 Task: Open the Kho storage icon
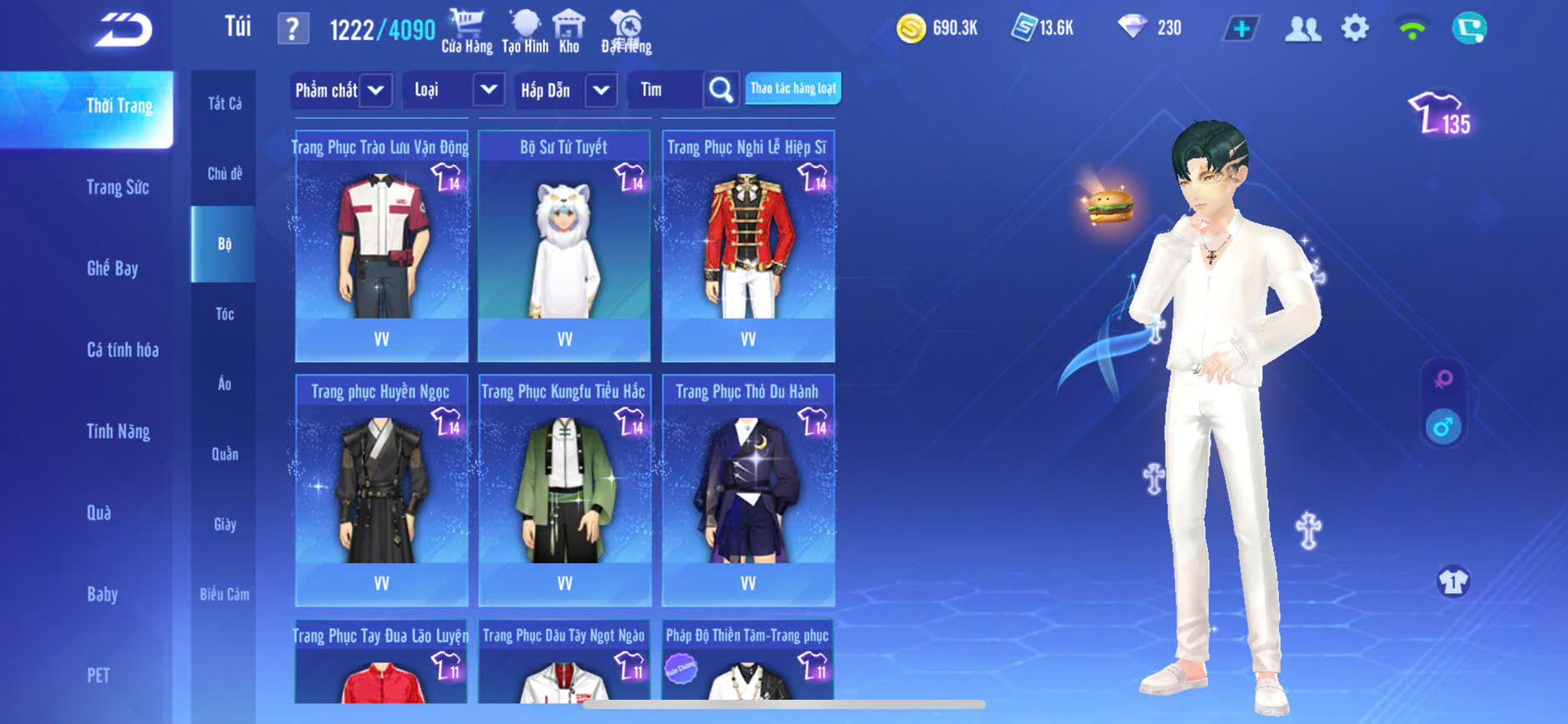(569, 32)
